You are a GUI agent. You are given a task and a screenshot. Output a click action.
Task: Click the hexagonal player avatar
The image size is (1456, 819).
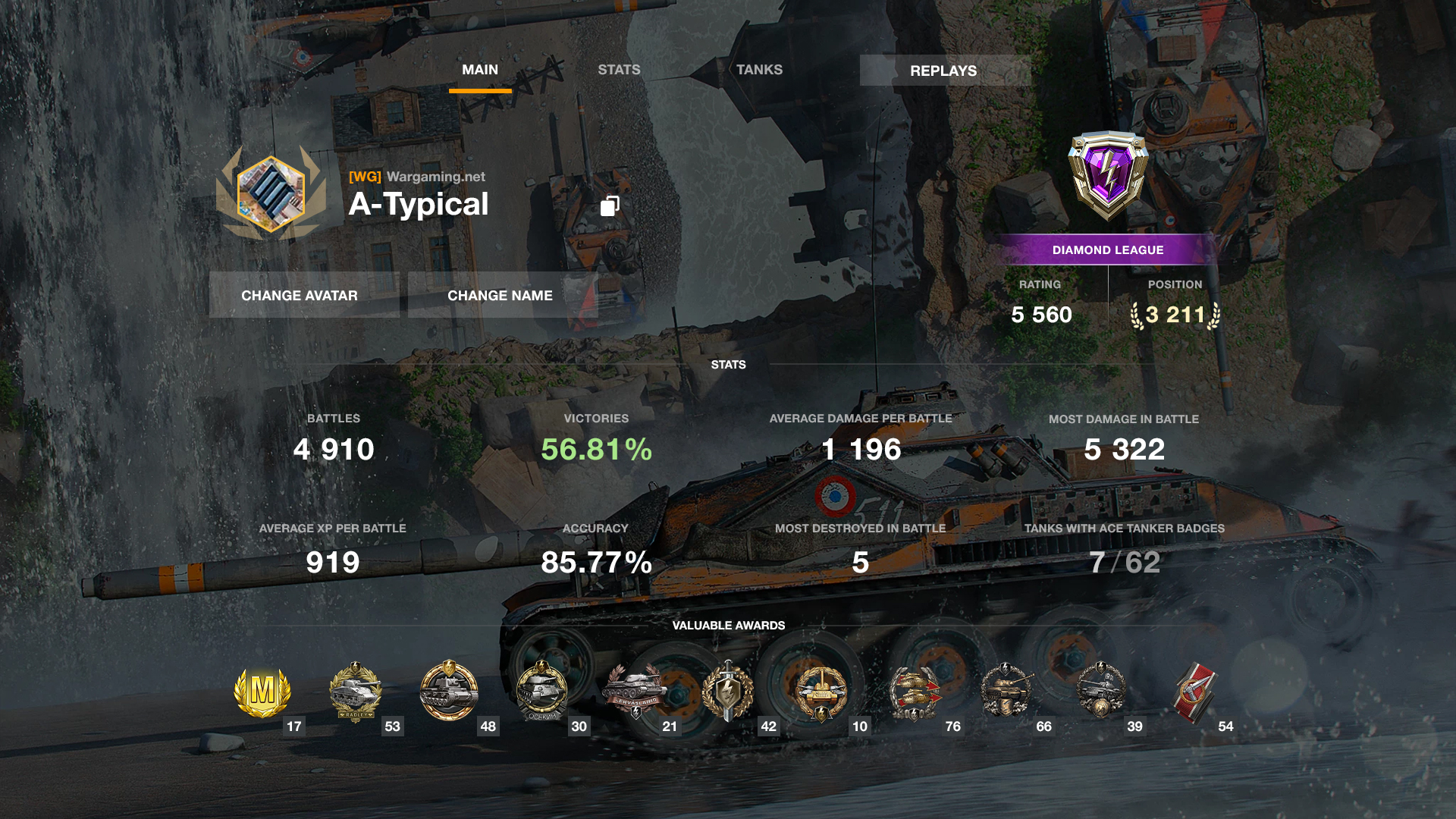271,193
